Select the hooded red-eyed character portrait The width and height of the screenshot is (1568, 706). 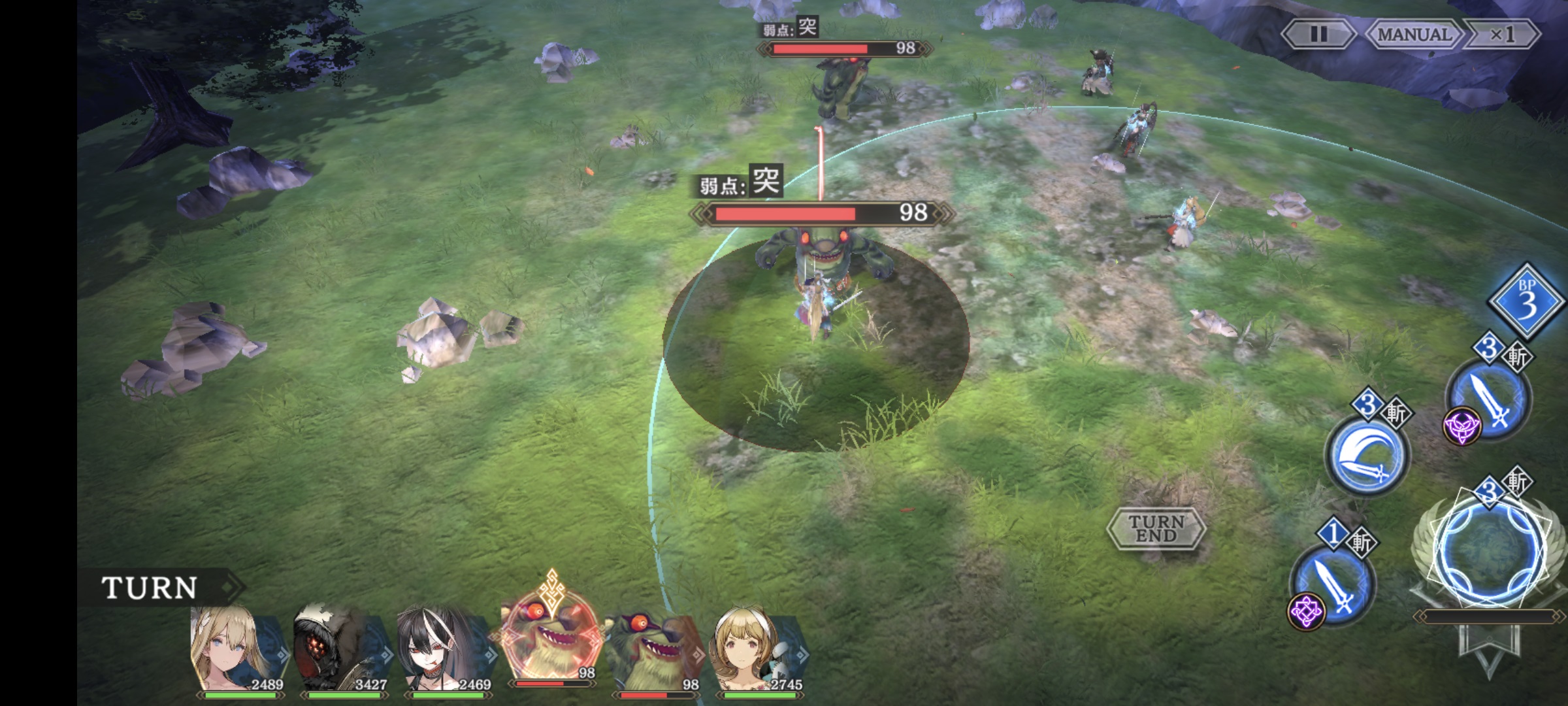(340, 650)
